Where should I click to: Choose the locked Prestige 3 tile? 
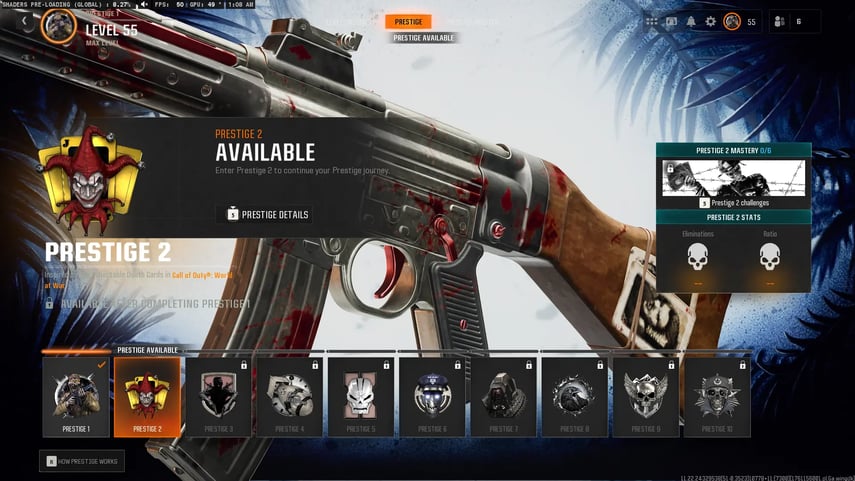point(218,397)
